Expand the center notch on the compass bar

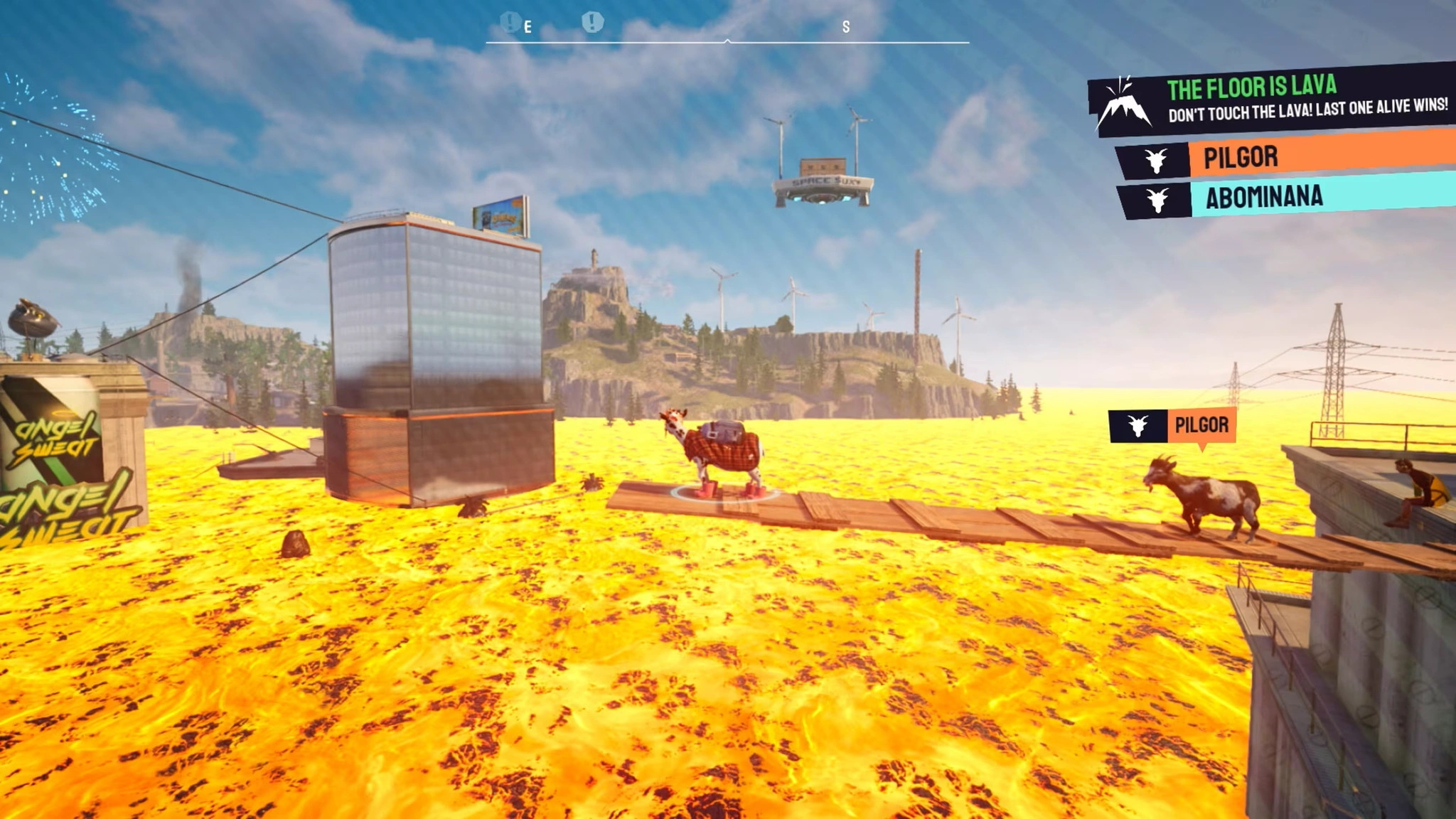tap(727, 41)
